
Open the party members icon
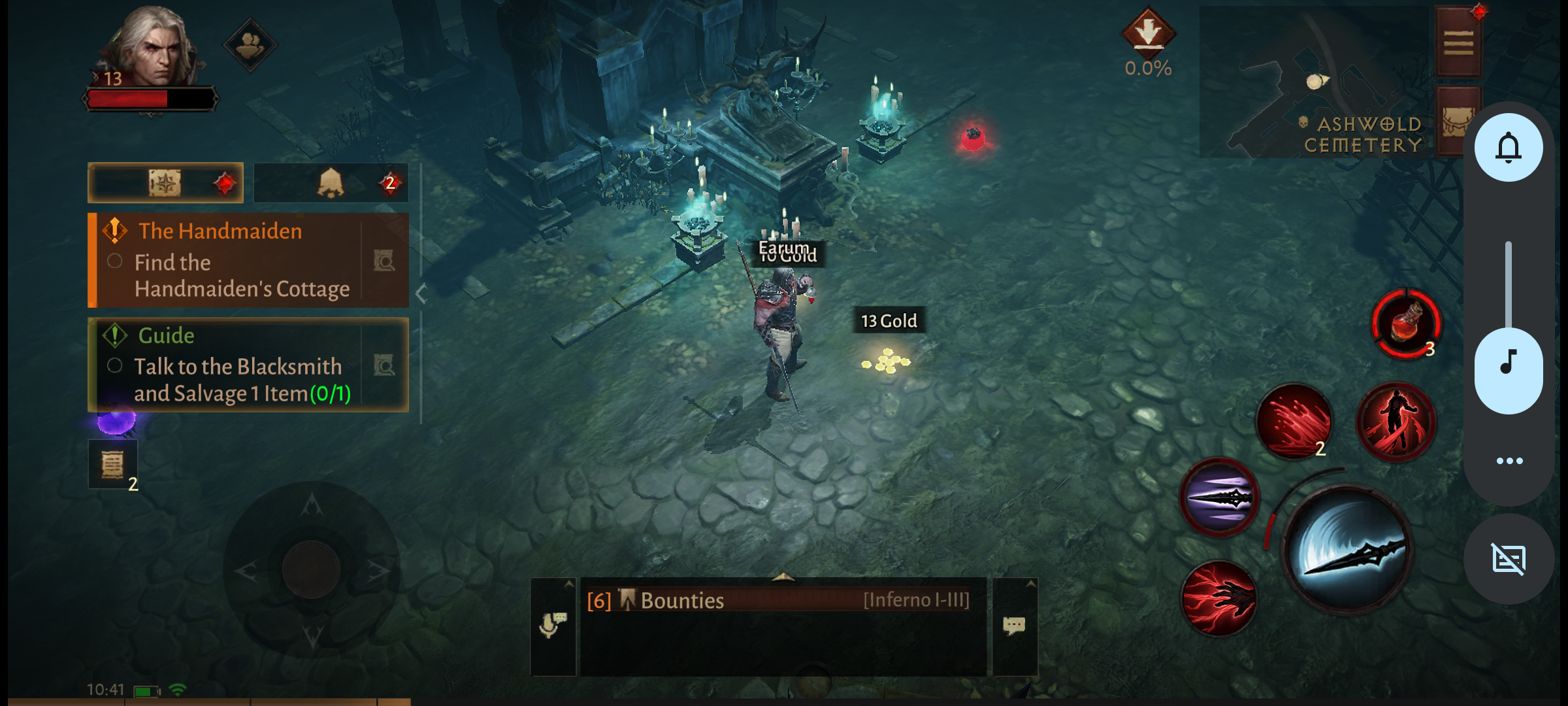250,44
